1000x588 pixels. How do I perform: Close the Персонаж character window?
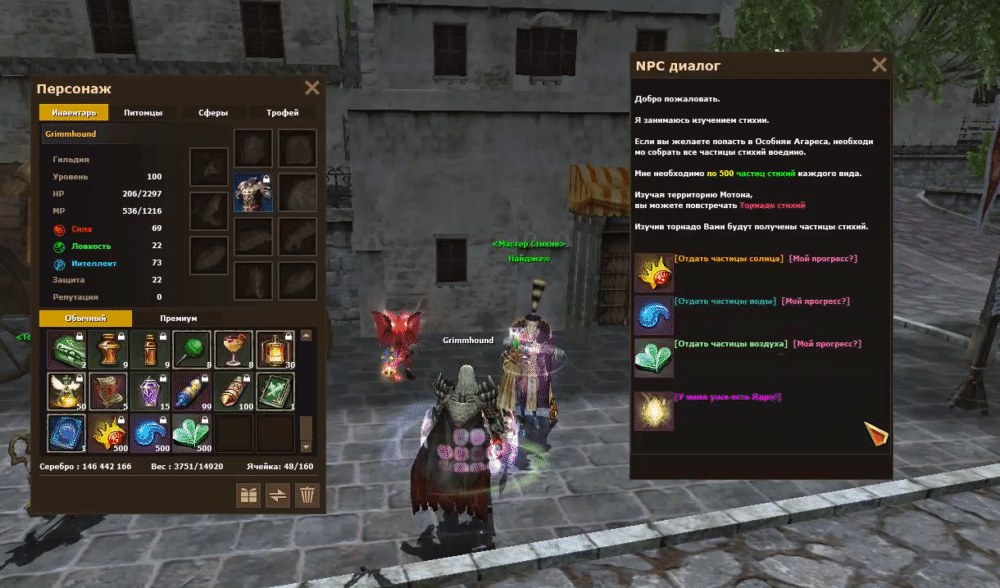click(312, 88)
